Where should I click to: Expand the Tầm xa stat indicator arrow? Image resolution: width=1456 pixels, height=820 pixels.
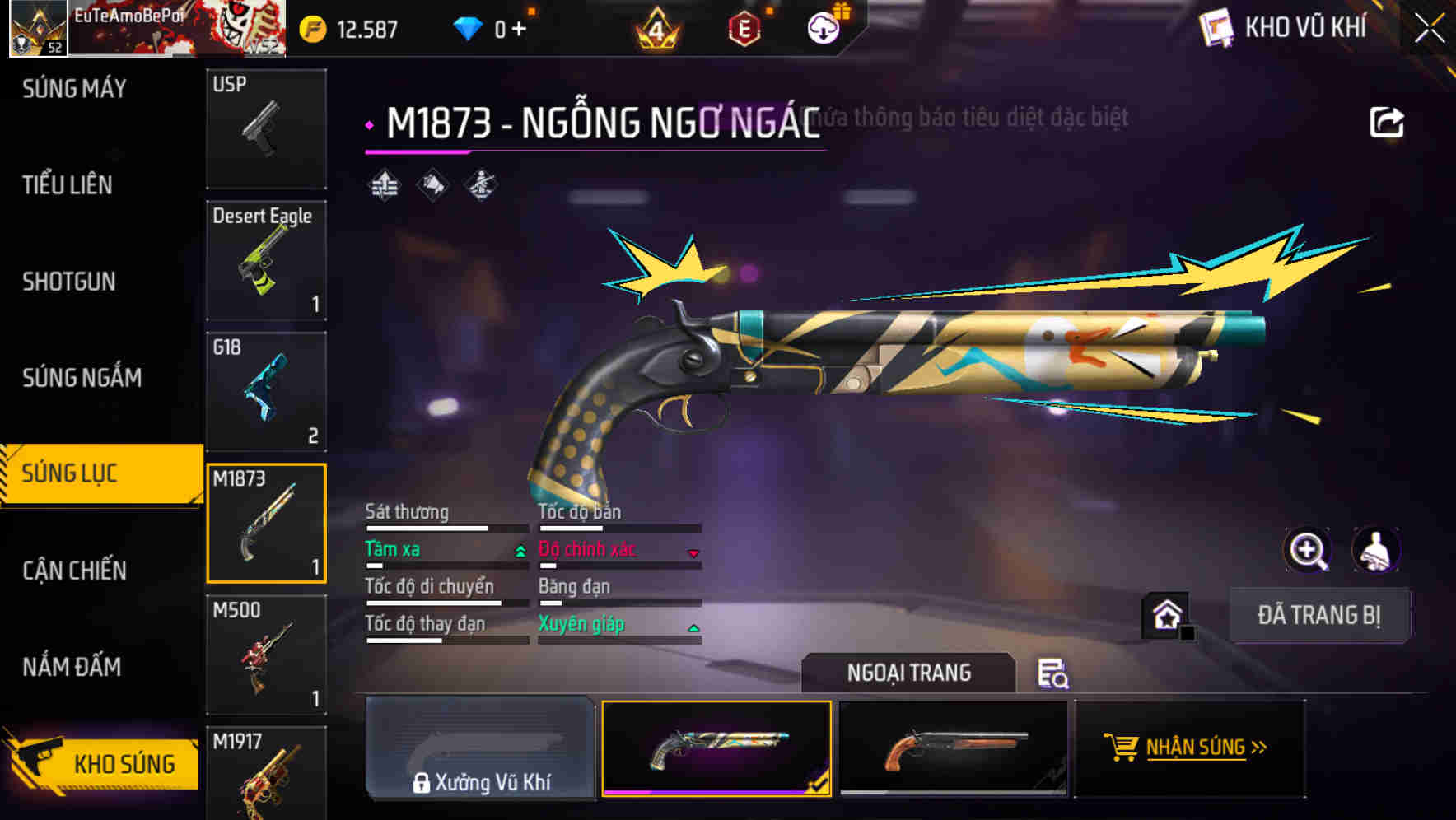click(x=519, y=552)
